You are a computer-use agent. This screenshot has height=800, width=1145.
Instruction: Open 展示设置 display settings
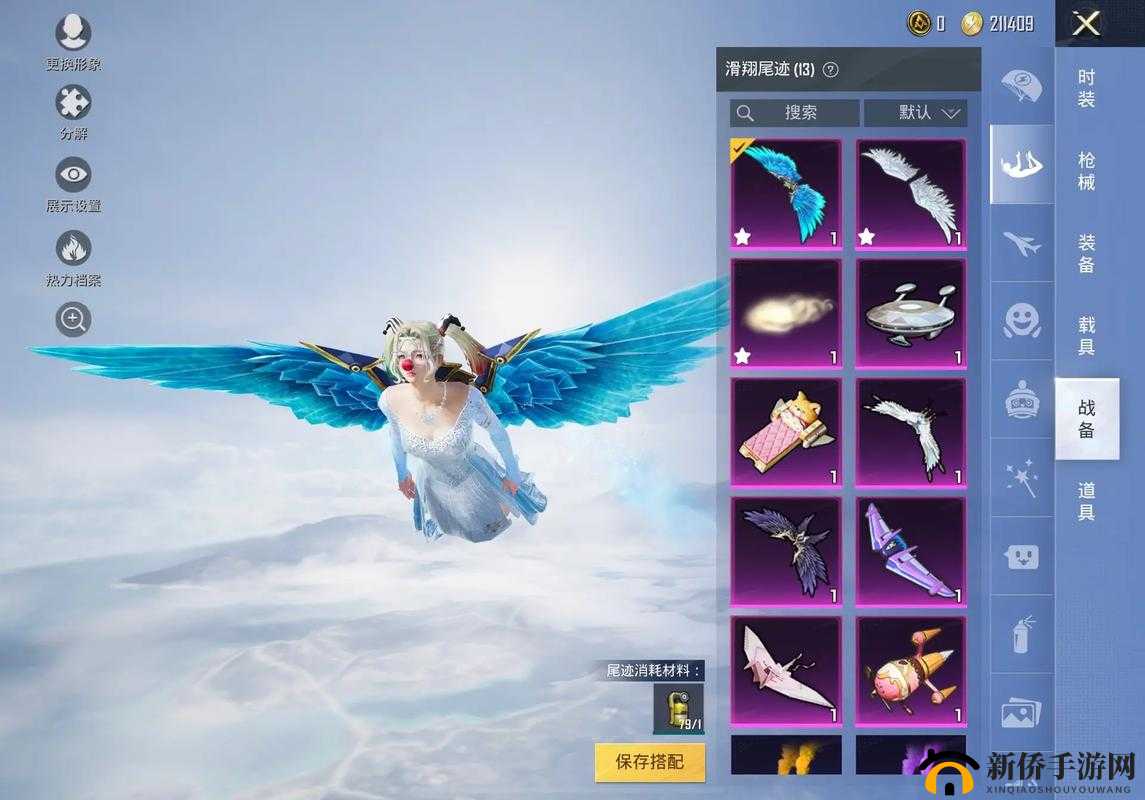(73, 175)
